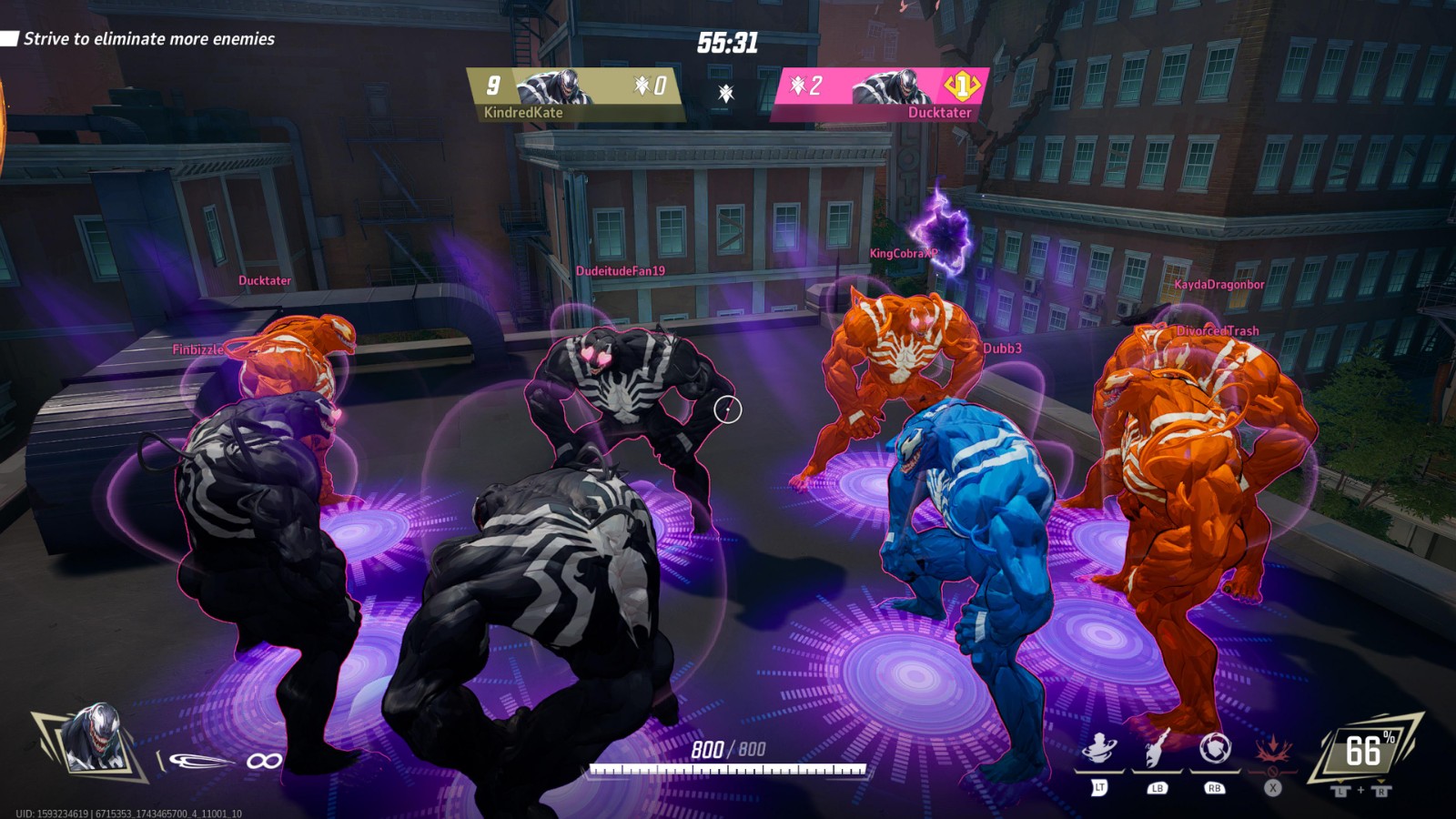
Task: Click the Symbiotic Resilience shield icon above RB
Action: (1214, 747)
